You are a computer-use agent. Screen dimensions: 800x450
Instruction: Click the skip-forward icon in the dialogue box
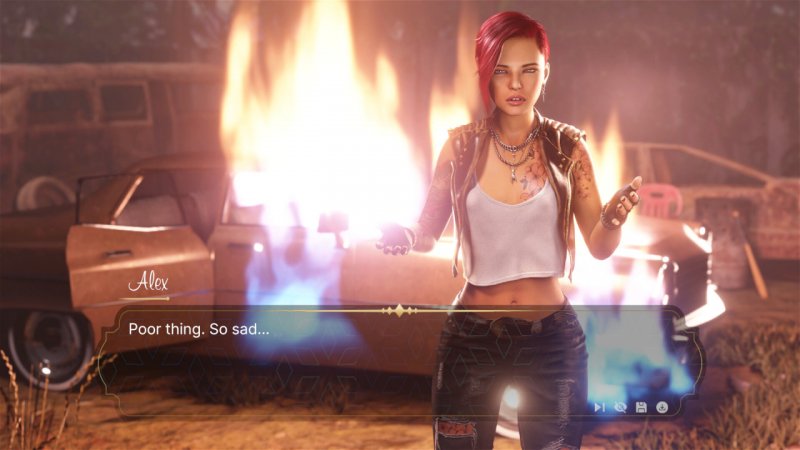(x=599, y=407)
